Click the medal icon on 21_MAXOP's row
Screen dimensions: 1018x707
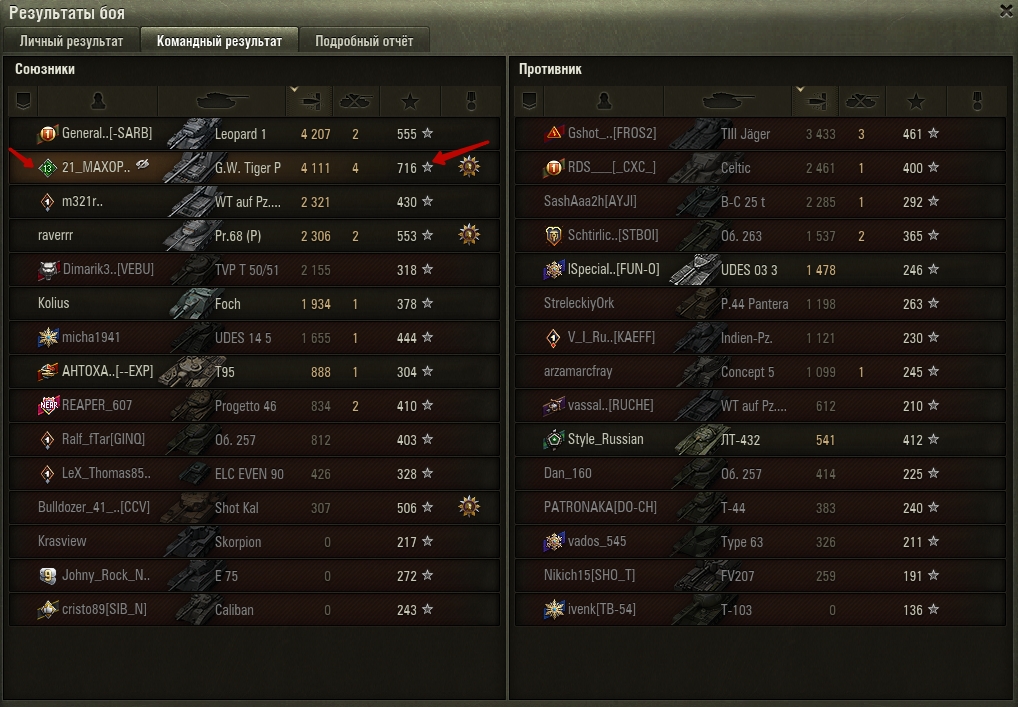[469, 168]
